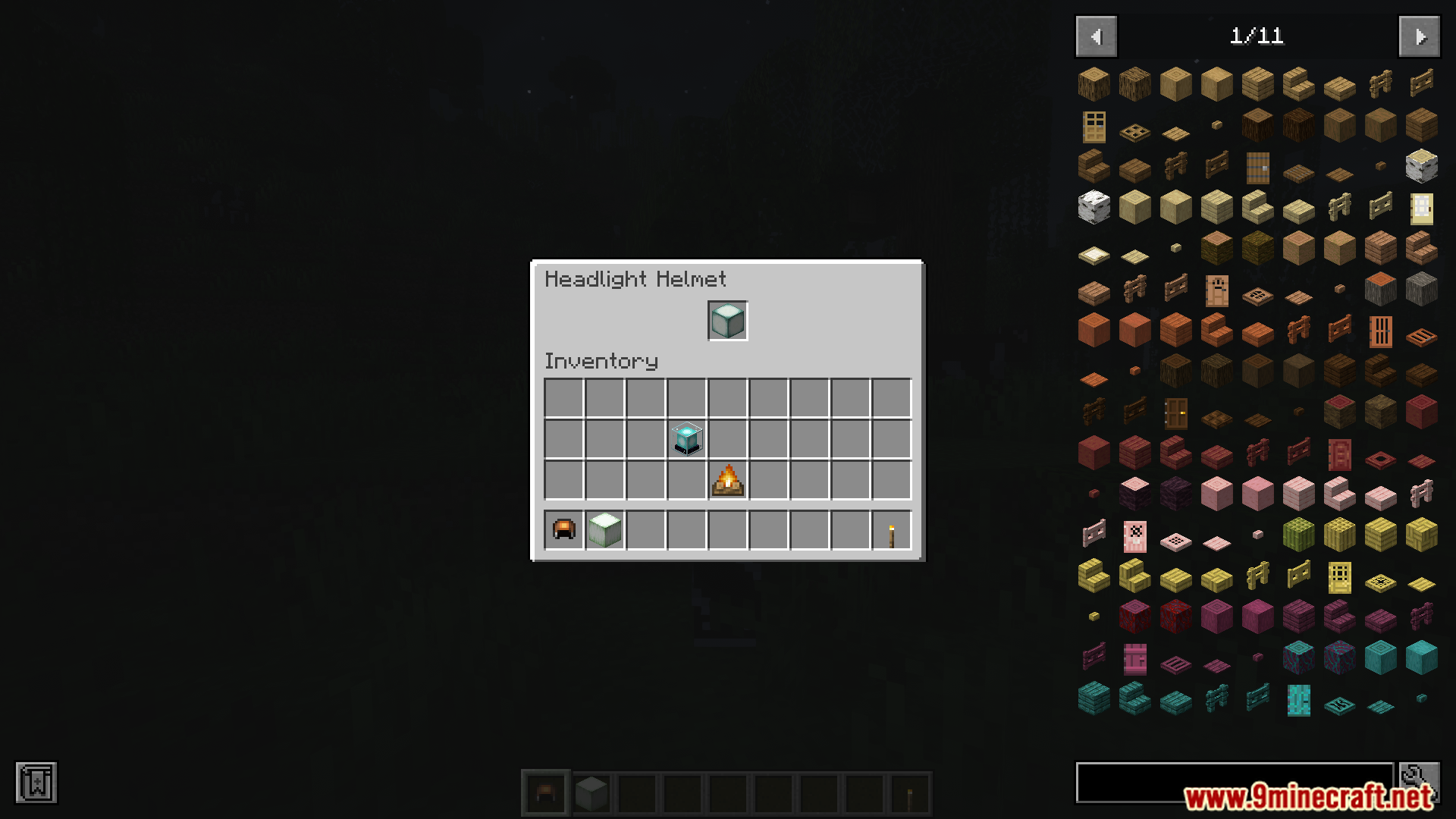Go to the next item list page
This screenshot has height=819, width=1456.
click(1419, 36)
